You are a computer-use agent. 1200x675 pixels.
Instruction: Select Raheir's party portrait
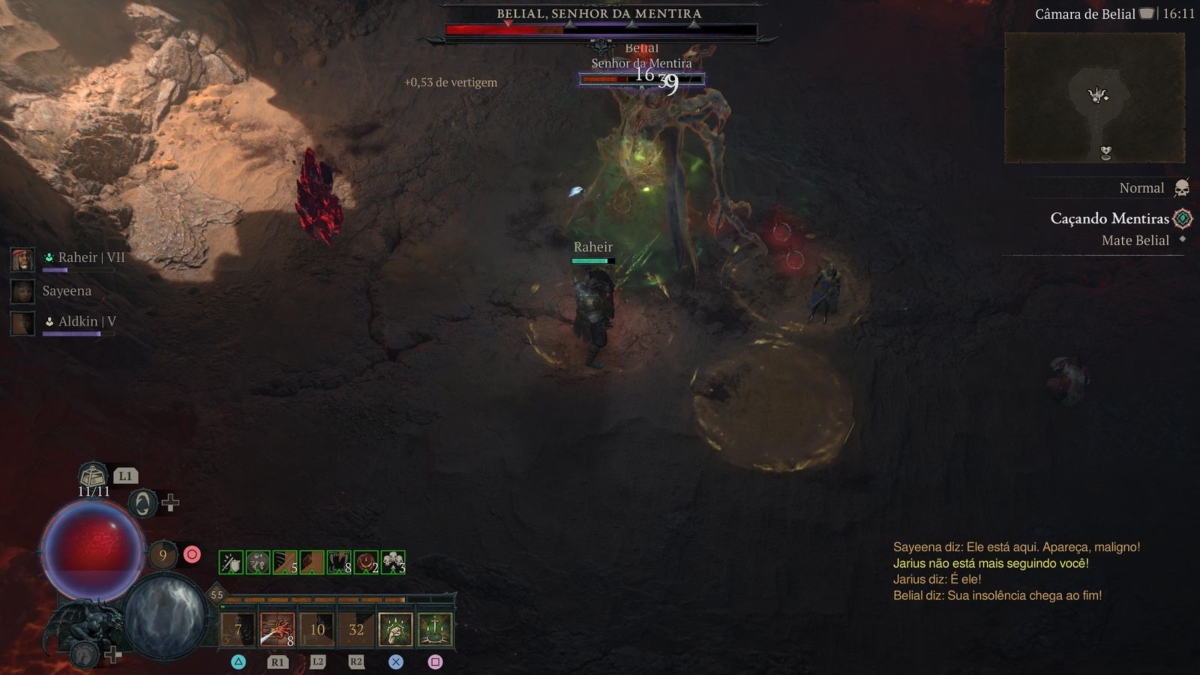(x=22, y=260)
